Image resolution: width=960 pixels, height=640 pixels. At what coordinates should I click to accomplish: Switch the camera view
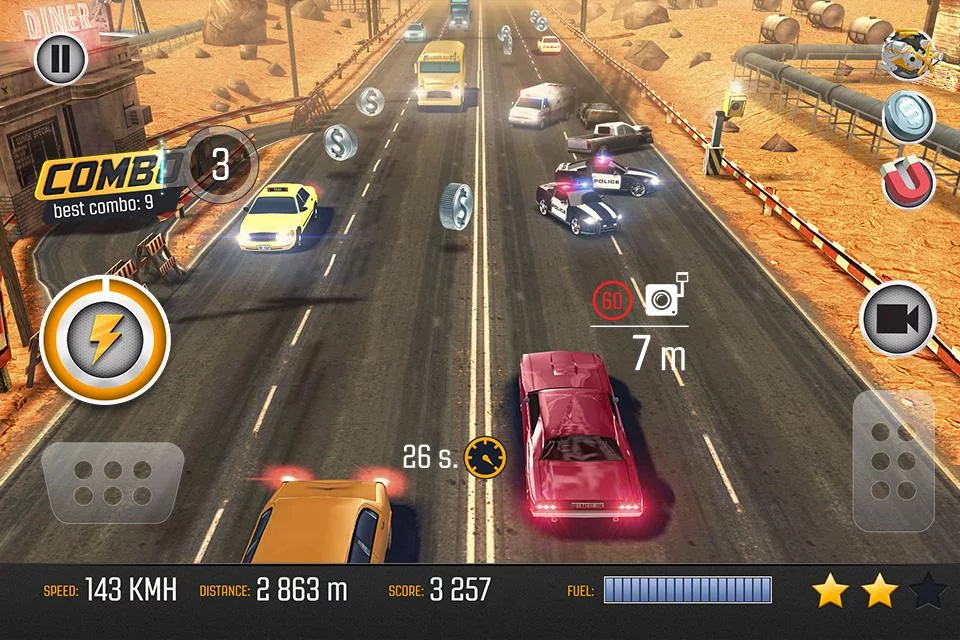(x=897, y=319)
